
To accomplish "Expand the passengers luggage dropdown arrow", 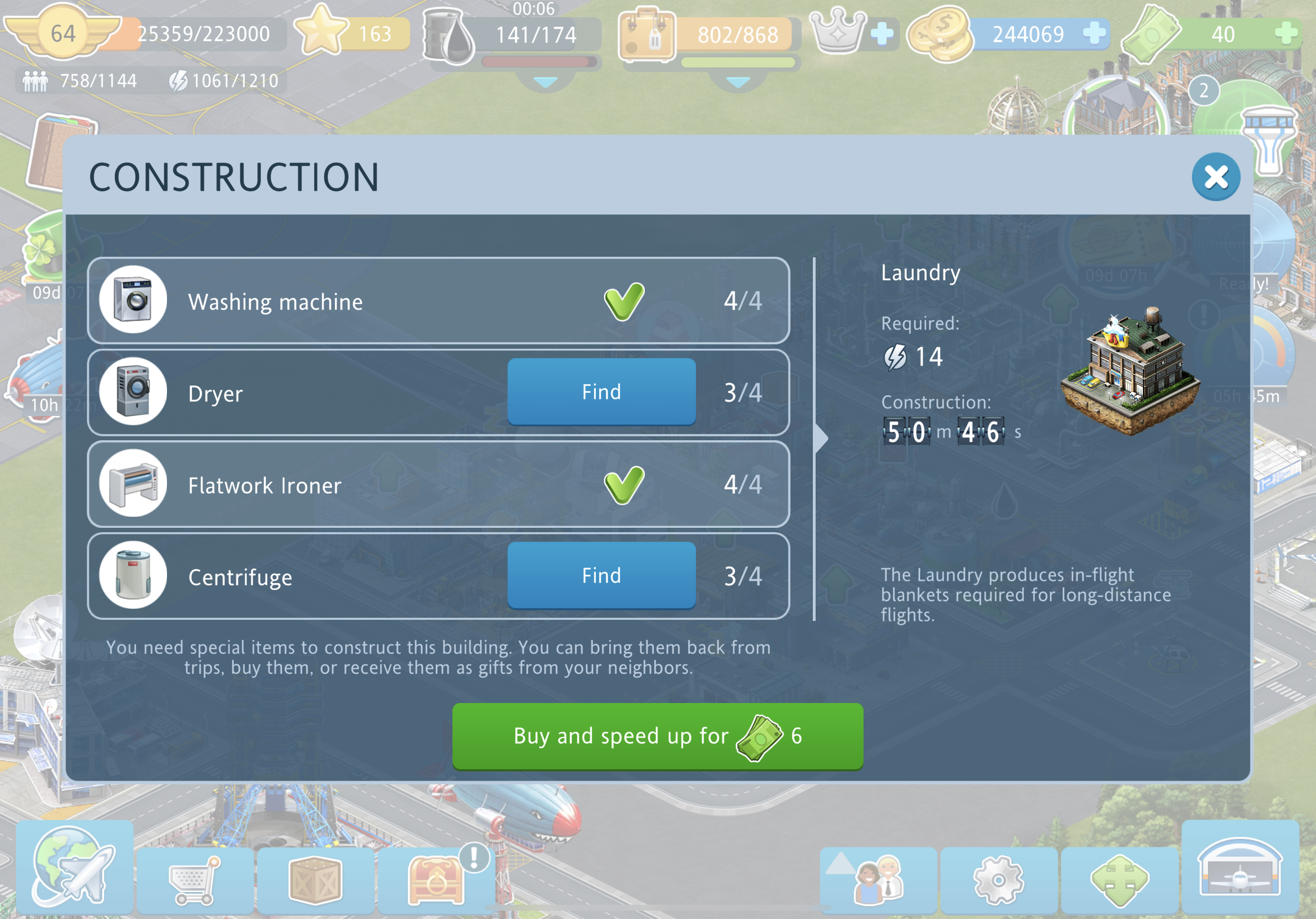I will pyautogui.click(x=738, y=83).
